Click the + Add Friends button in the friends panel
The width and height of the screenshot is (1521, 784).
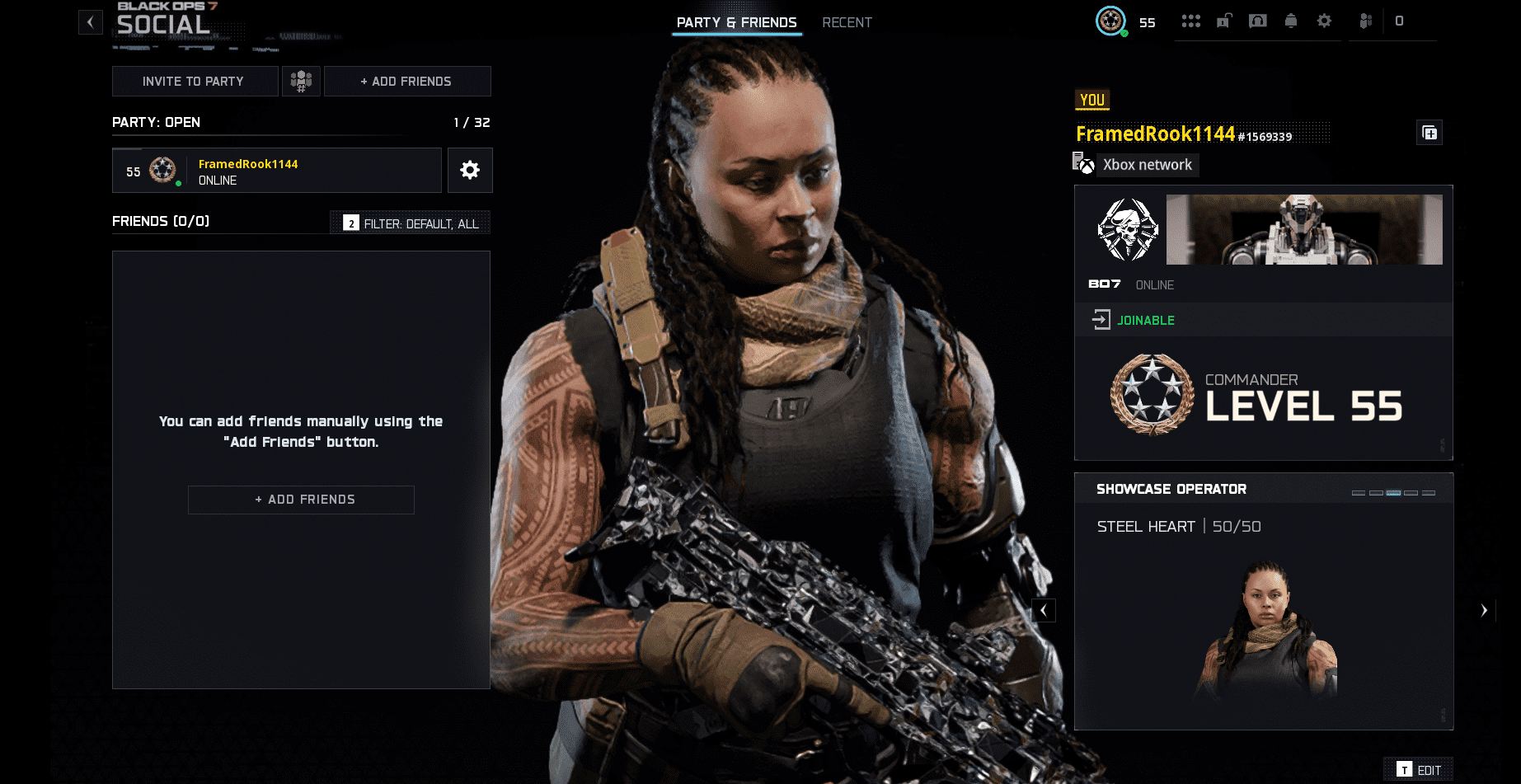coord(301,500)
